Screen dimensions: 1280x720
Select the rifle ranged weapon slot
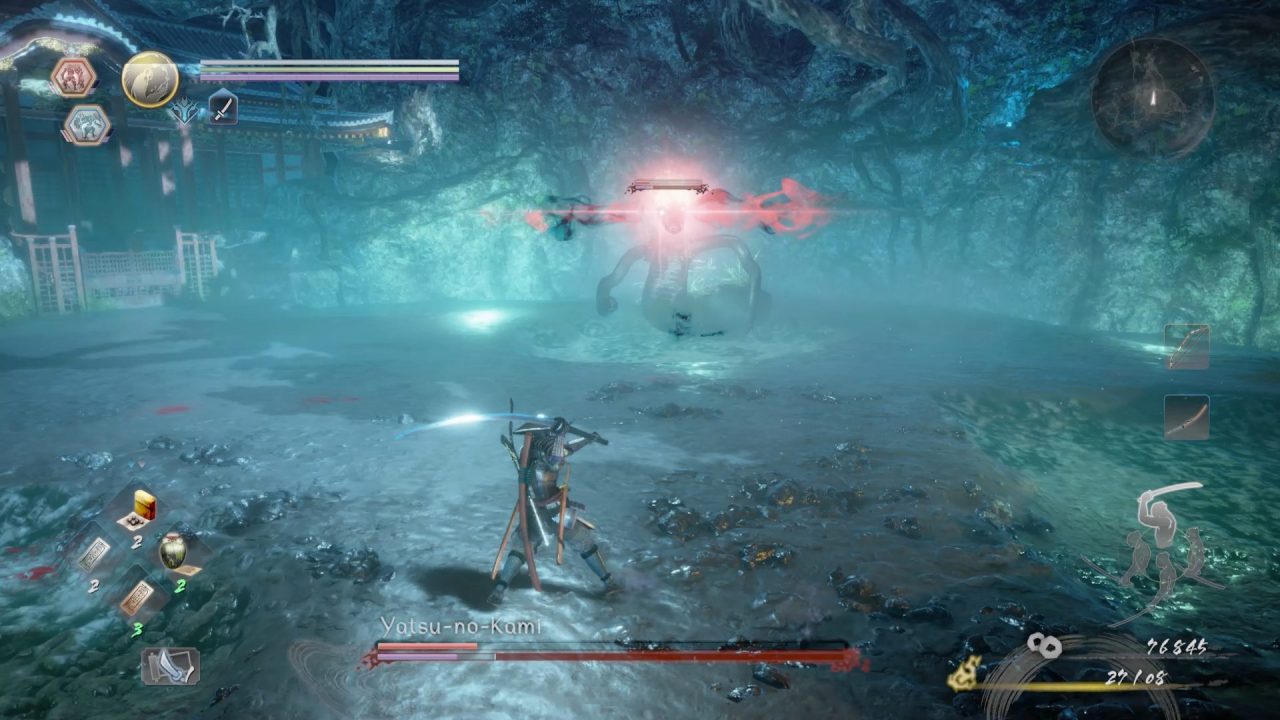tap(1187, 417)
